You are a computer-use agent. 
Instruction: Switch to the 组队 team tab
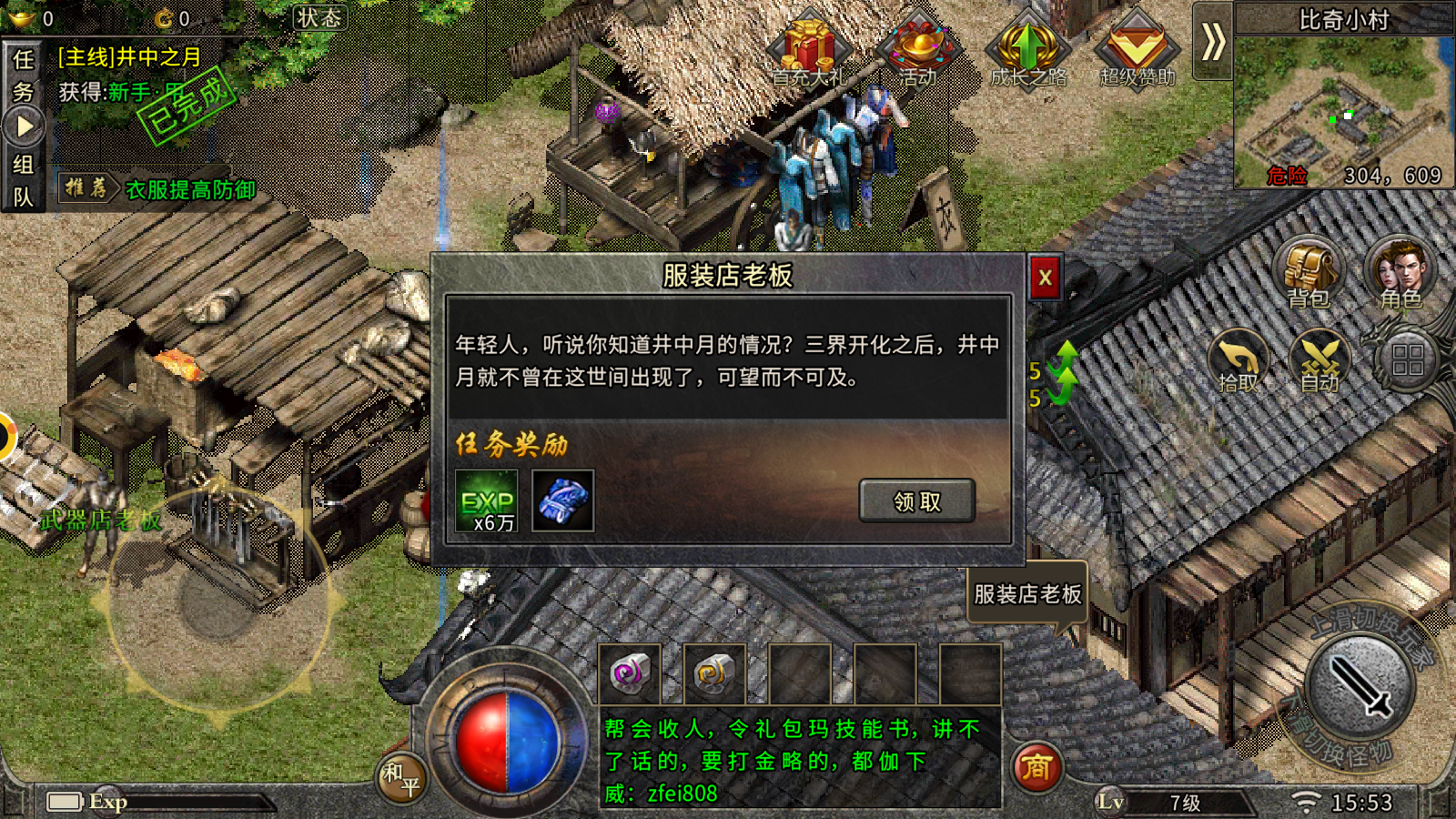(25, 179)
